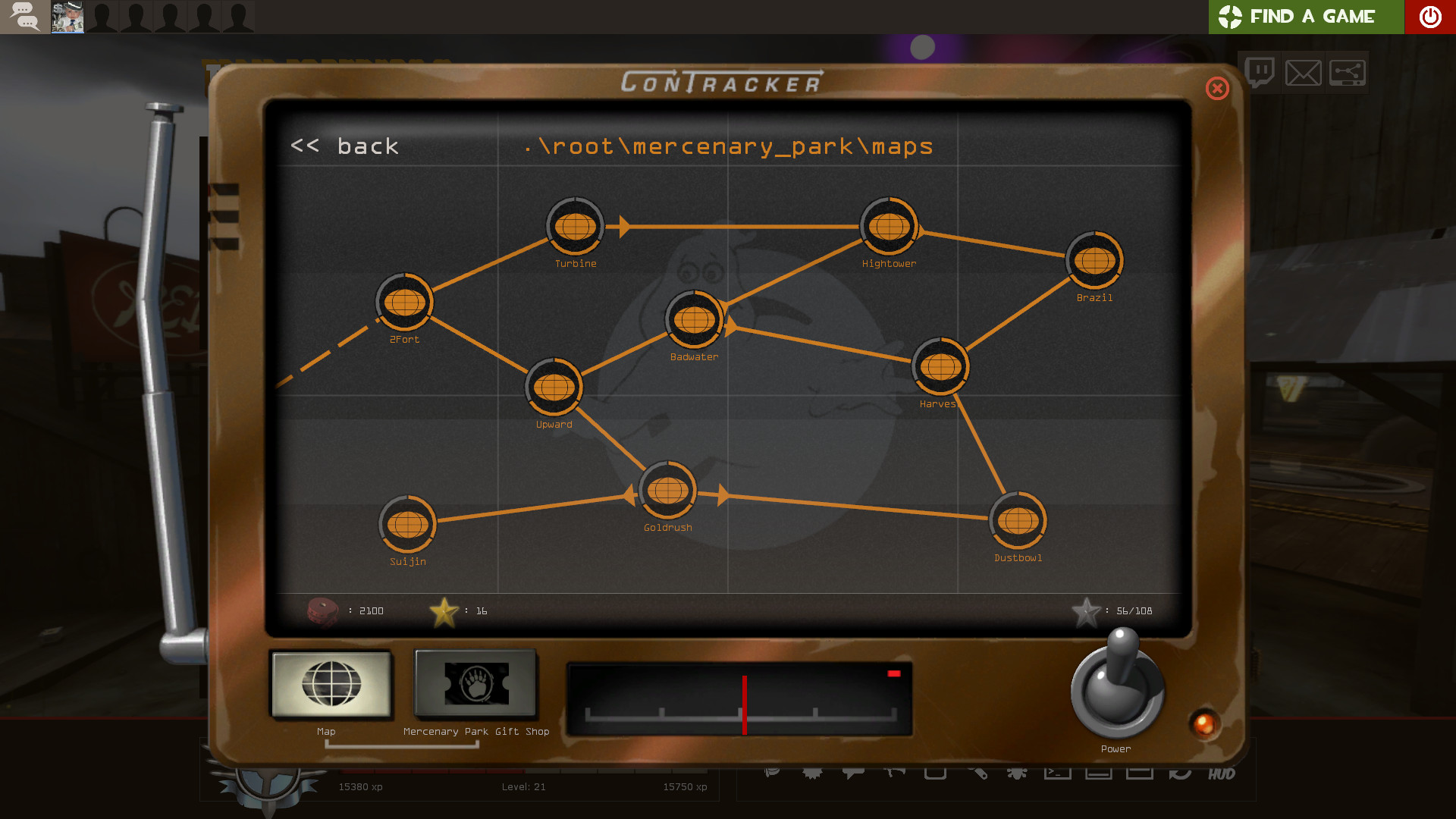Viewport: 1456px width, 819px height.
Task: Click the Hightower contract globe
Action: [889, 225]
